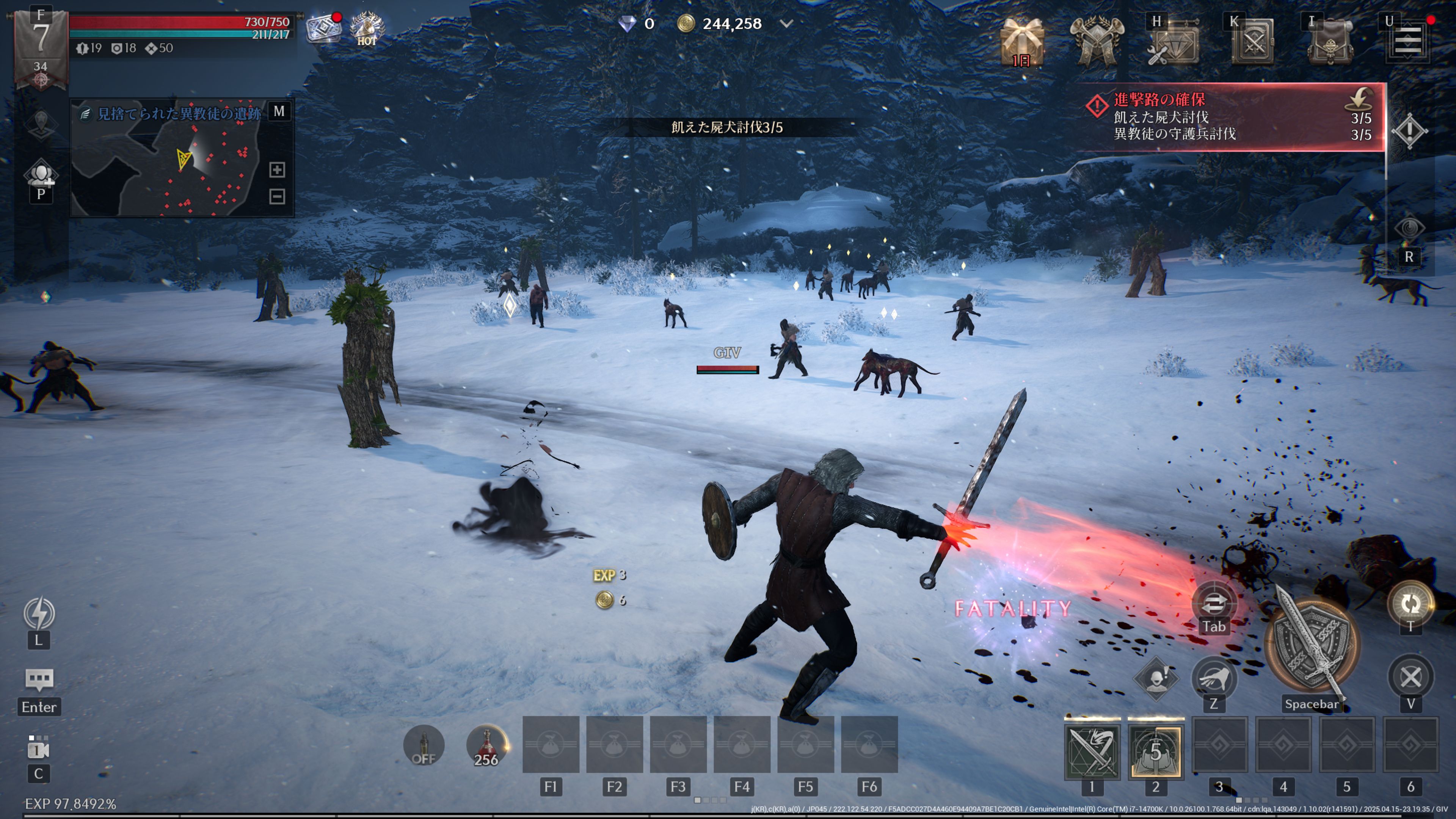The image size is (1456, 819).
Task: Open the chat speech bubble icon
Action: (39, 679)
